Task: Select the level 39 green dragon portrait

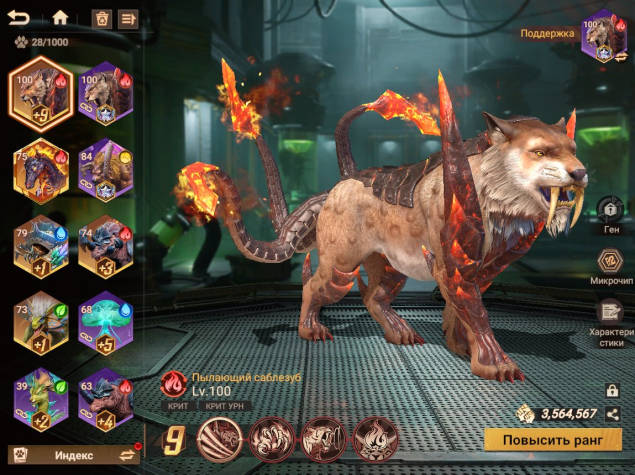Action: pyautogui.click(x=41, y=397)
